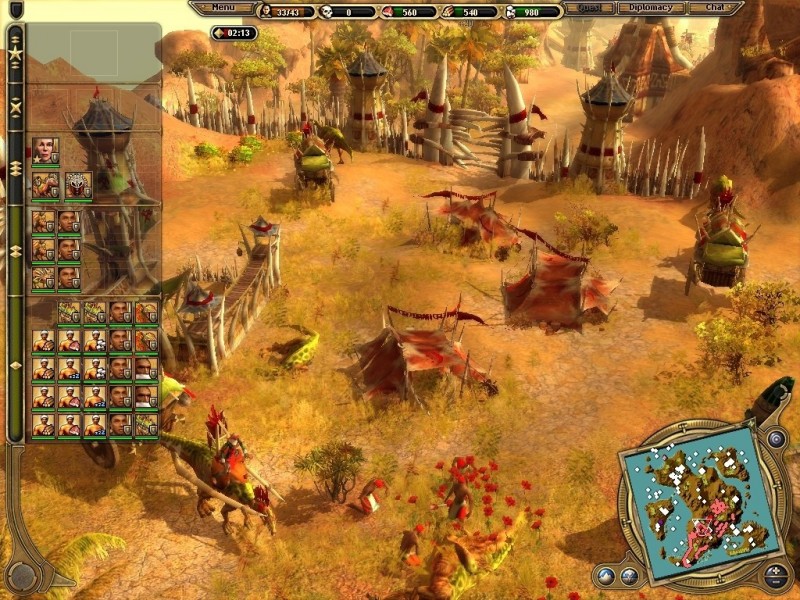Open the Quest log
This screenshot has height=600, width=800.
tap(589, 8)
